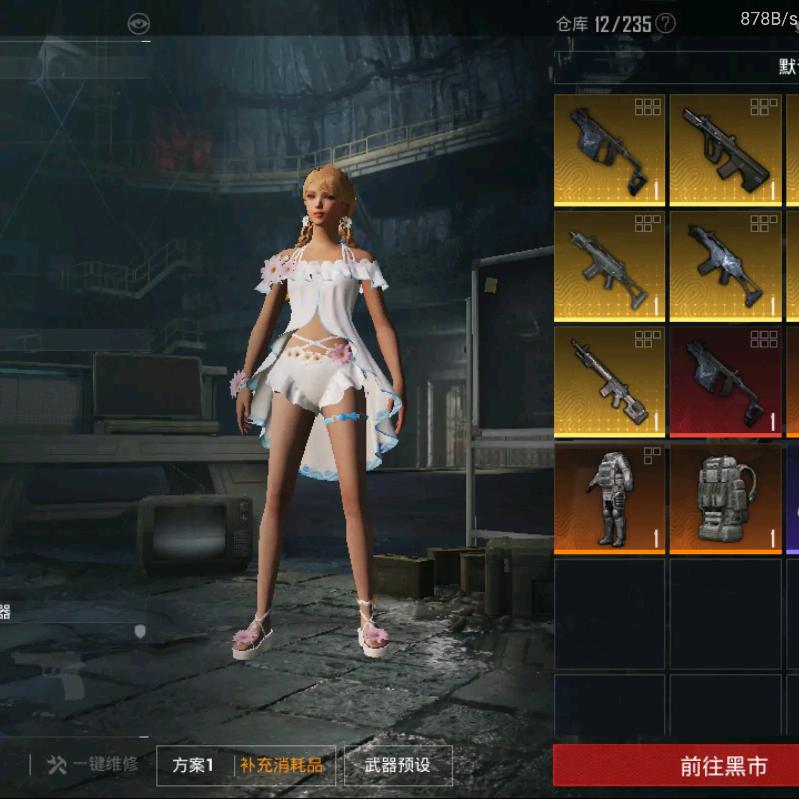The image size is (799, 799).
Task: Select loadout plan 方案1
Action: pos(193,766)
